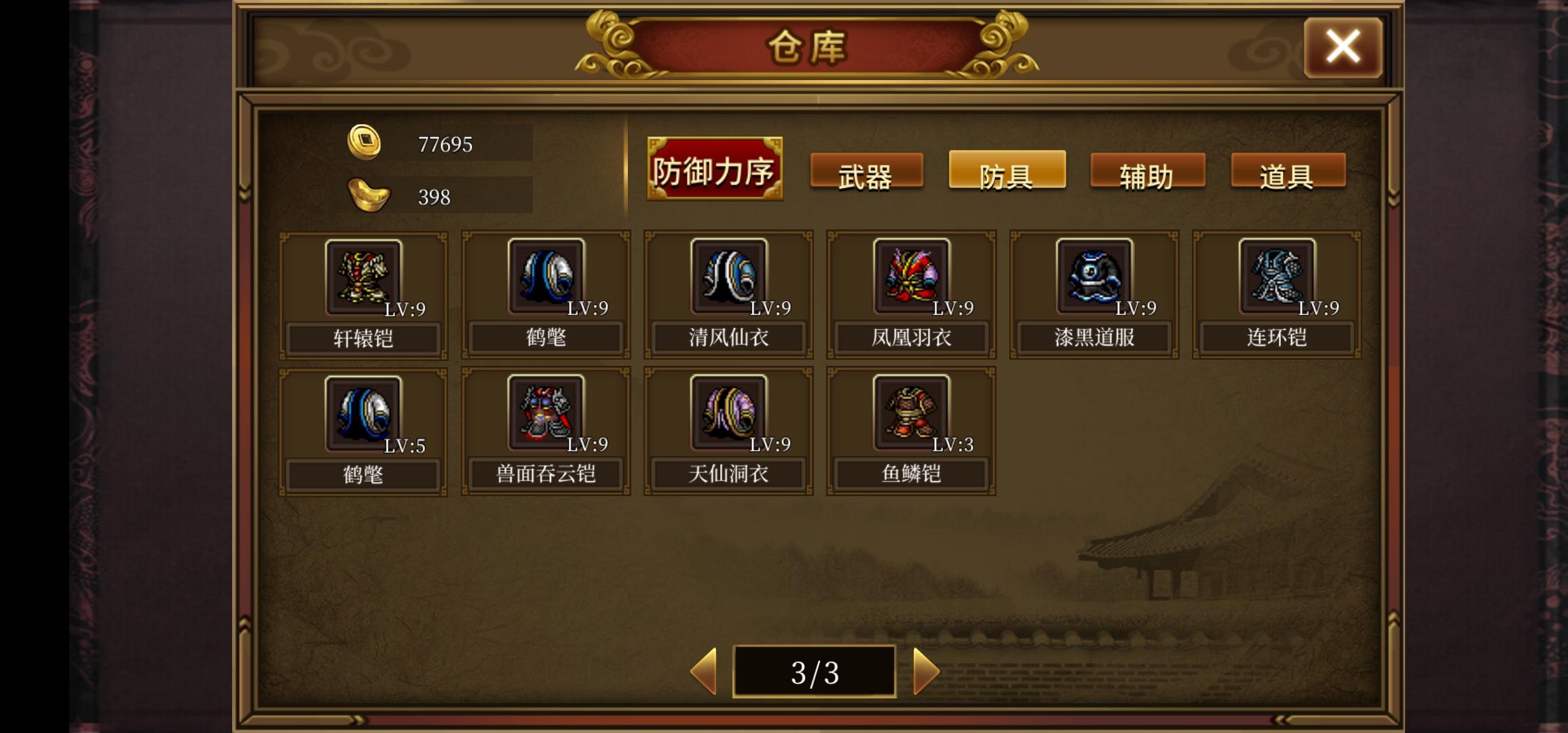Toggle the 防具 armor category on
This screenshot has width=1568, height=733.
point(1007,175)
